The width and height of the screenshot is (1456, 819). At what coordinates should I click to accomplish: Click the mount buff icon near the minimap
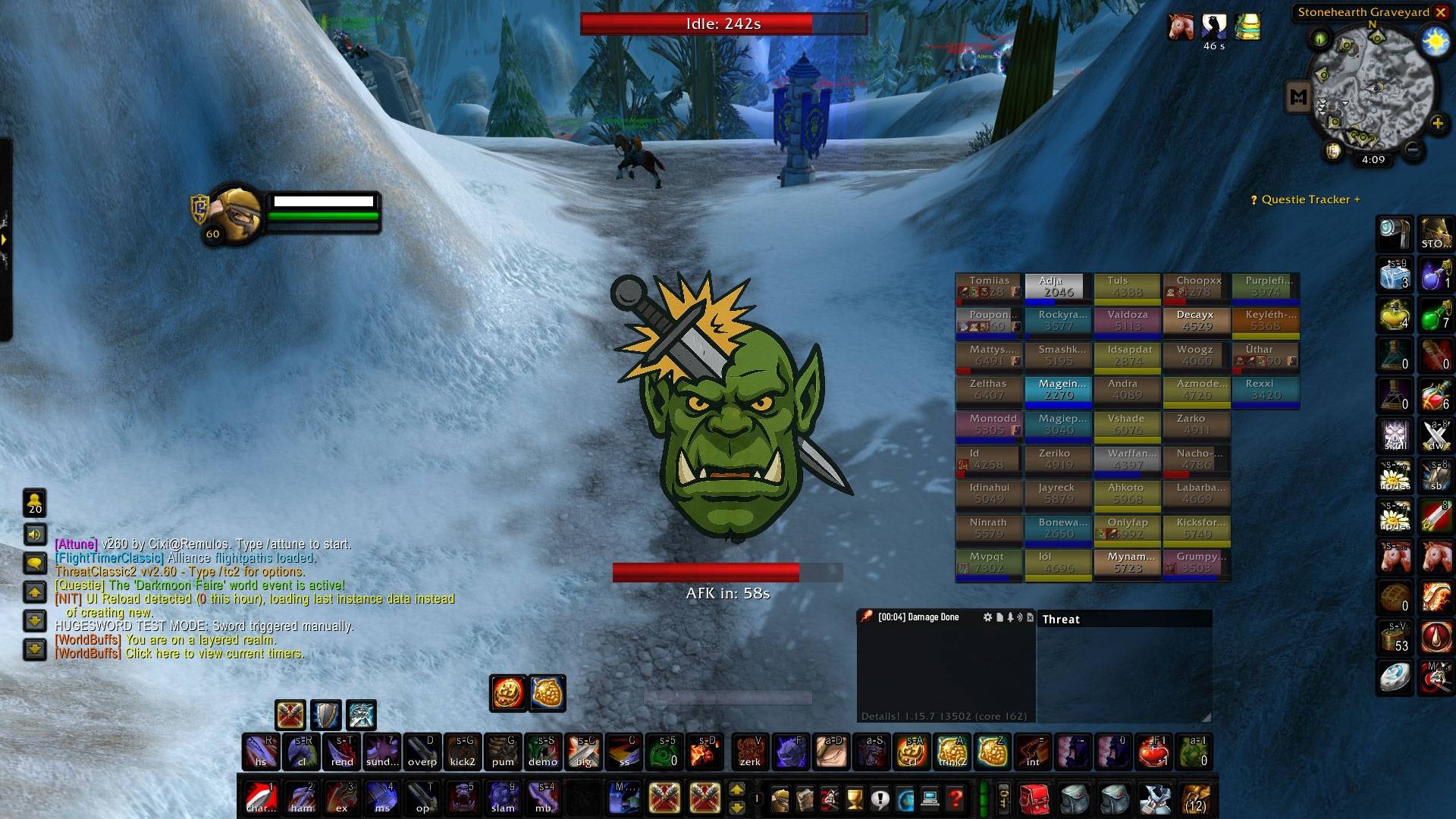click(1181, 28)
